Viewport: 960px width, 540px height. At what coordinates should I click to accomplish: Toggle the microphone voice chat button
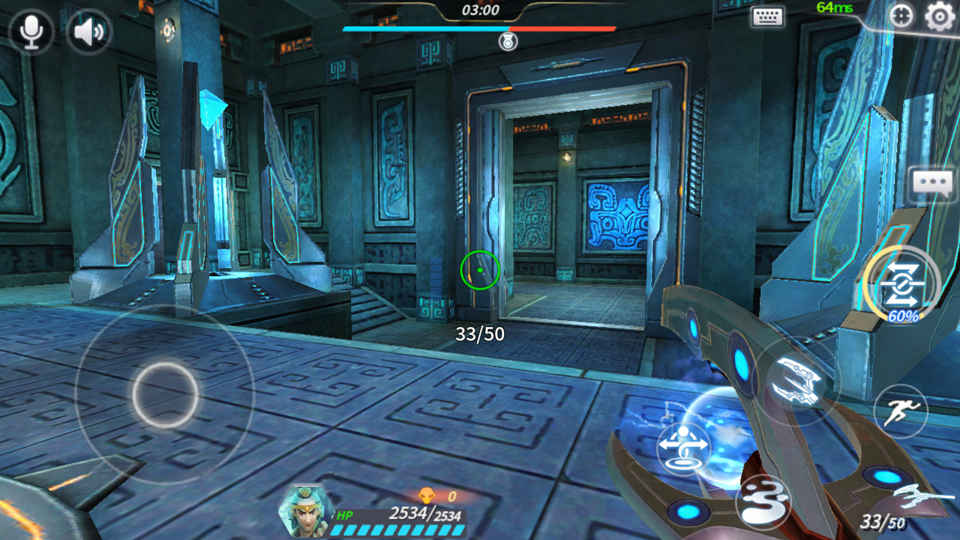point(31,32)
